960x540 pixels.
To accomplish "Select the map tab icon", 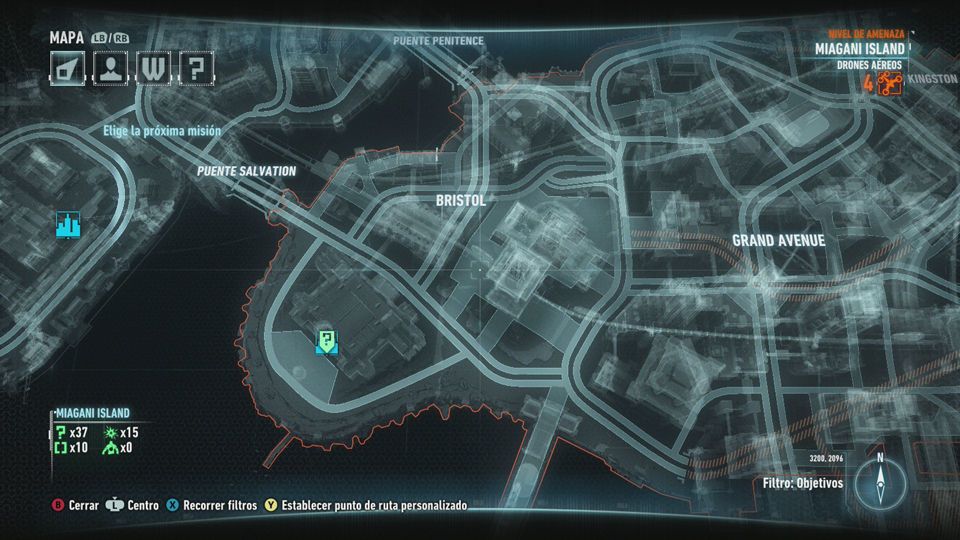I will 67,68.
